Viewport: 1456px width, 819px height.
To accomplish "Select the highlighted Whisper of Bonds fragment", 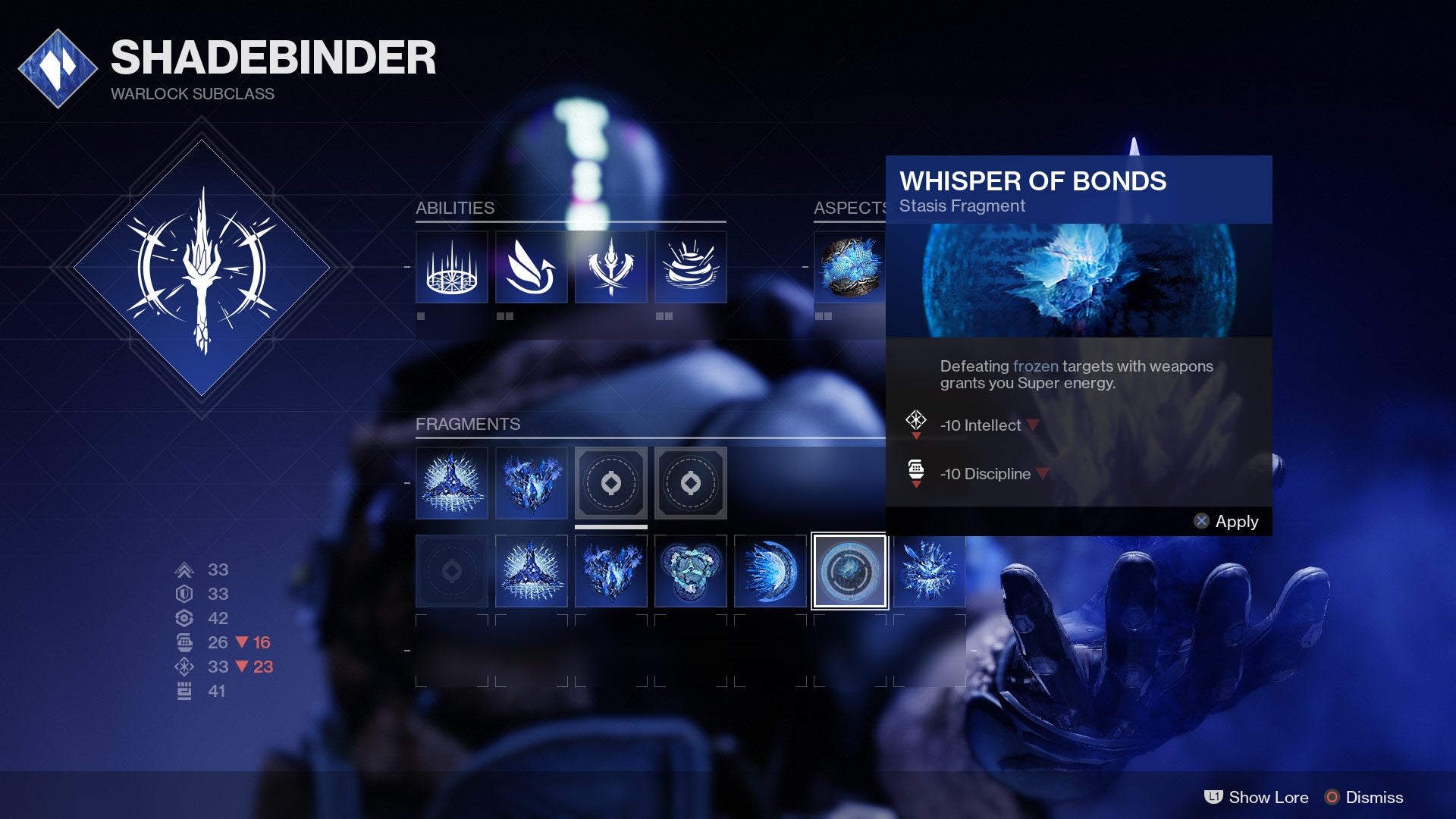I will [x=849, y=571].
